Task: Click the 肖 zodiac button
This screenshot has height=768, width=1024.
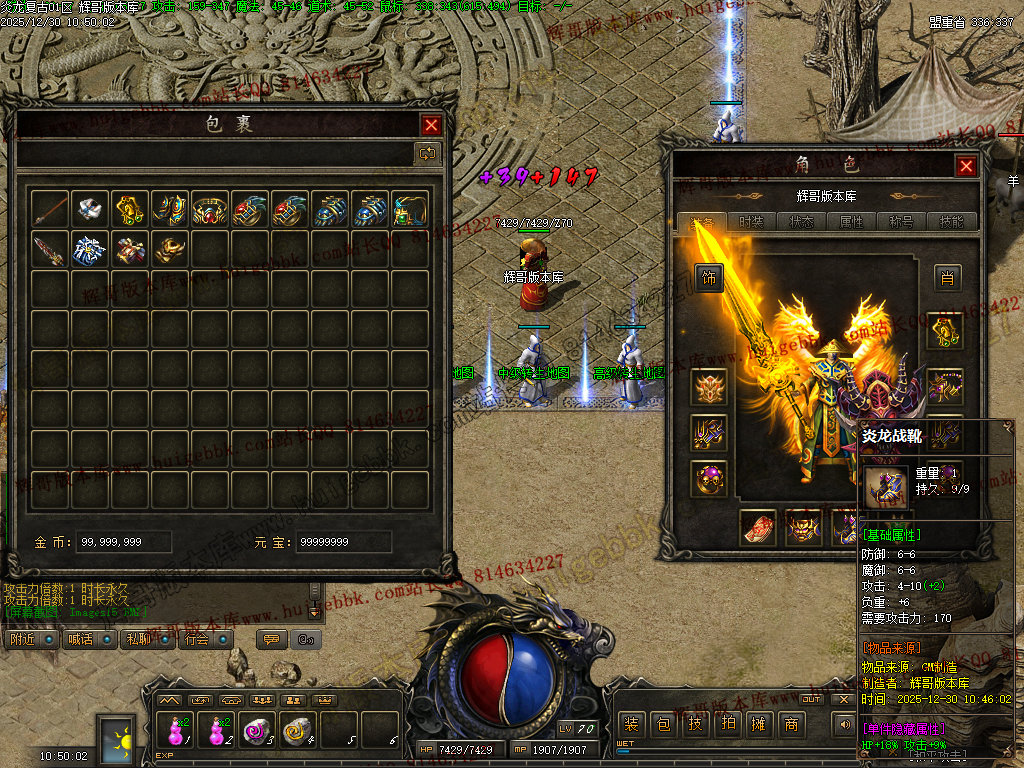Action: pyautogui.click(x=947, y=278)
